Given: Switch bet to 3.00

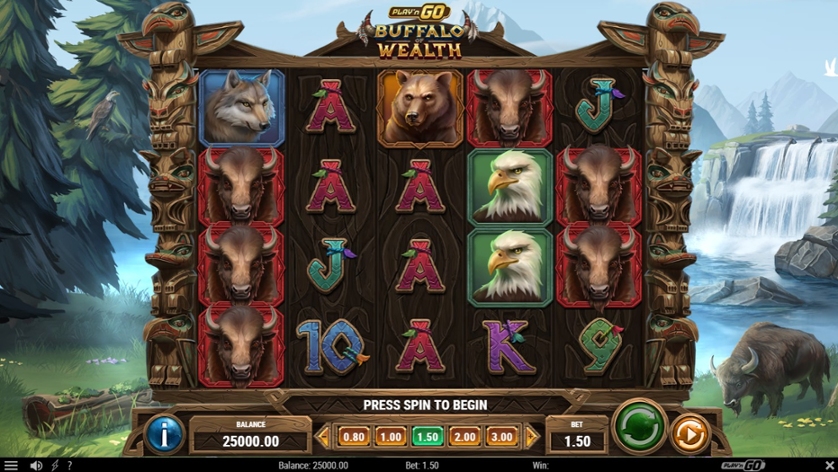Looking at the screenshot, I should 501,437.
